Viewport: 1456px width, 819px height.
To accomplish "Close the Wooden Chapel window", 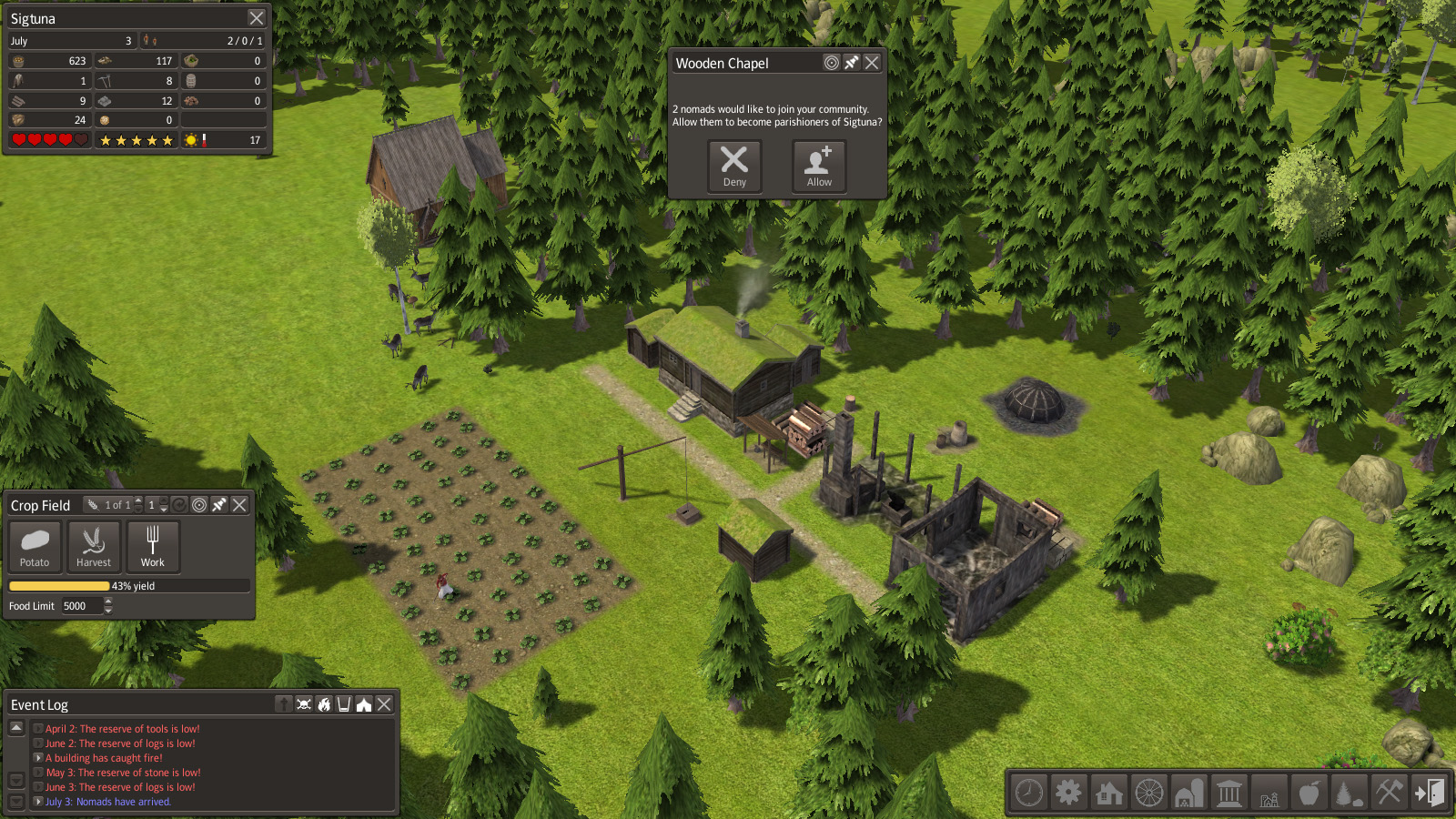I will pos(872,63).
